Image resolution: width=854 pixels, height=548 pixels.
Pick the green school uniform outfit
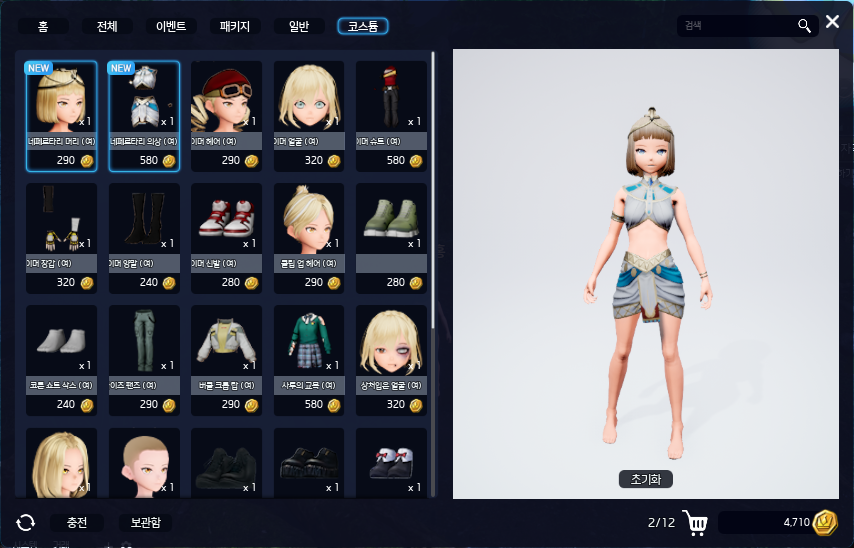click(x=308, y=341)
